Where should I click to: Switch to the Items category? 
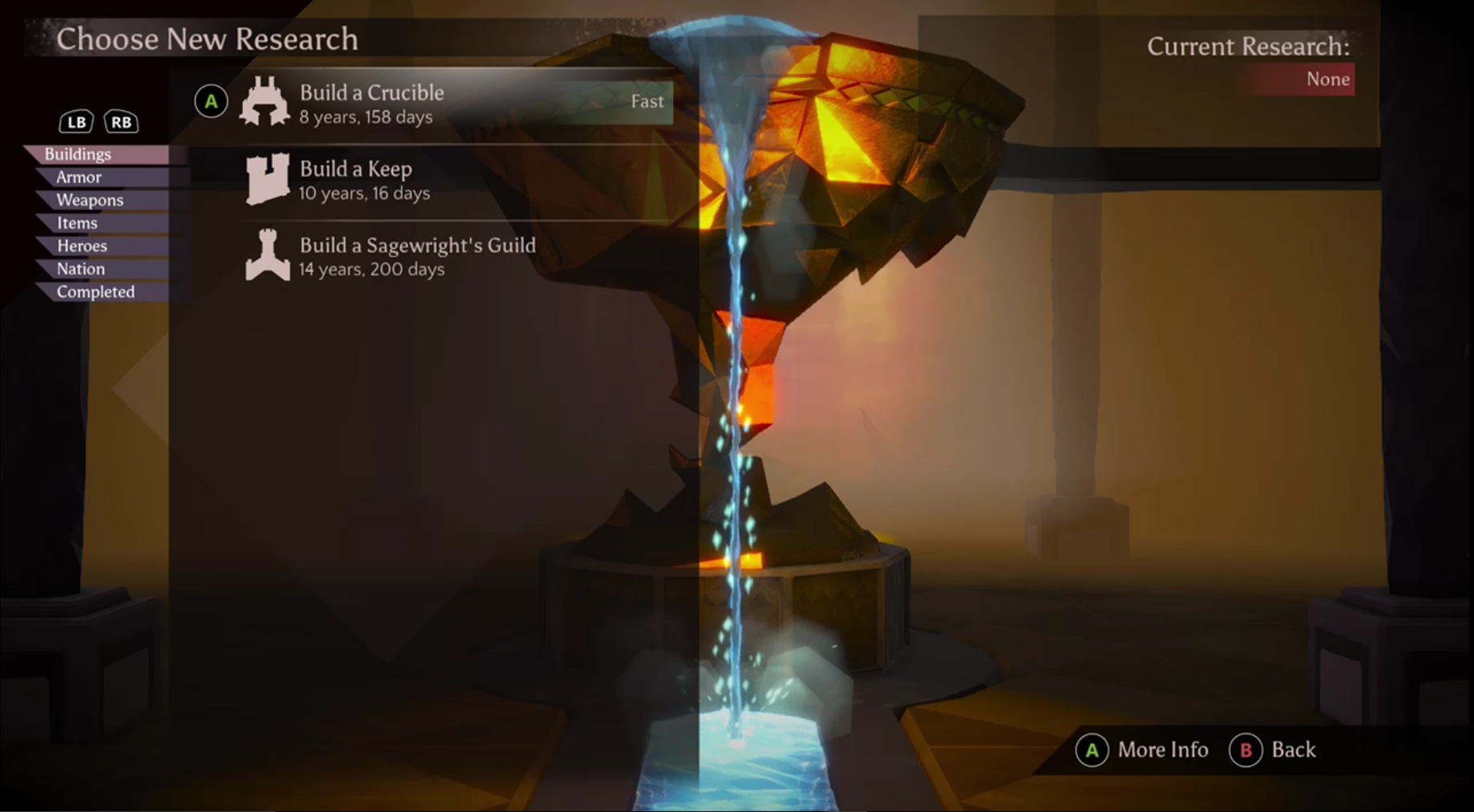pos(77,223)
